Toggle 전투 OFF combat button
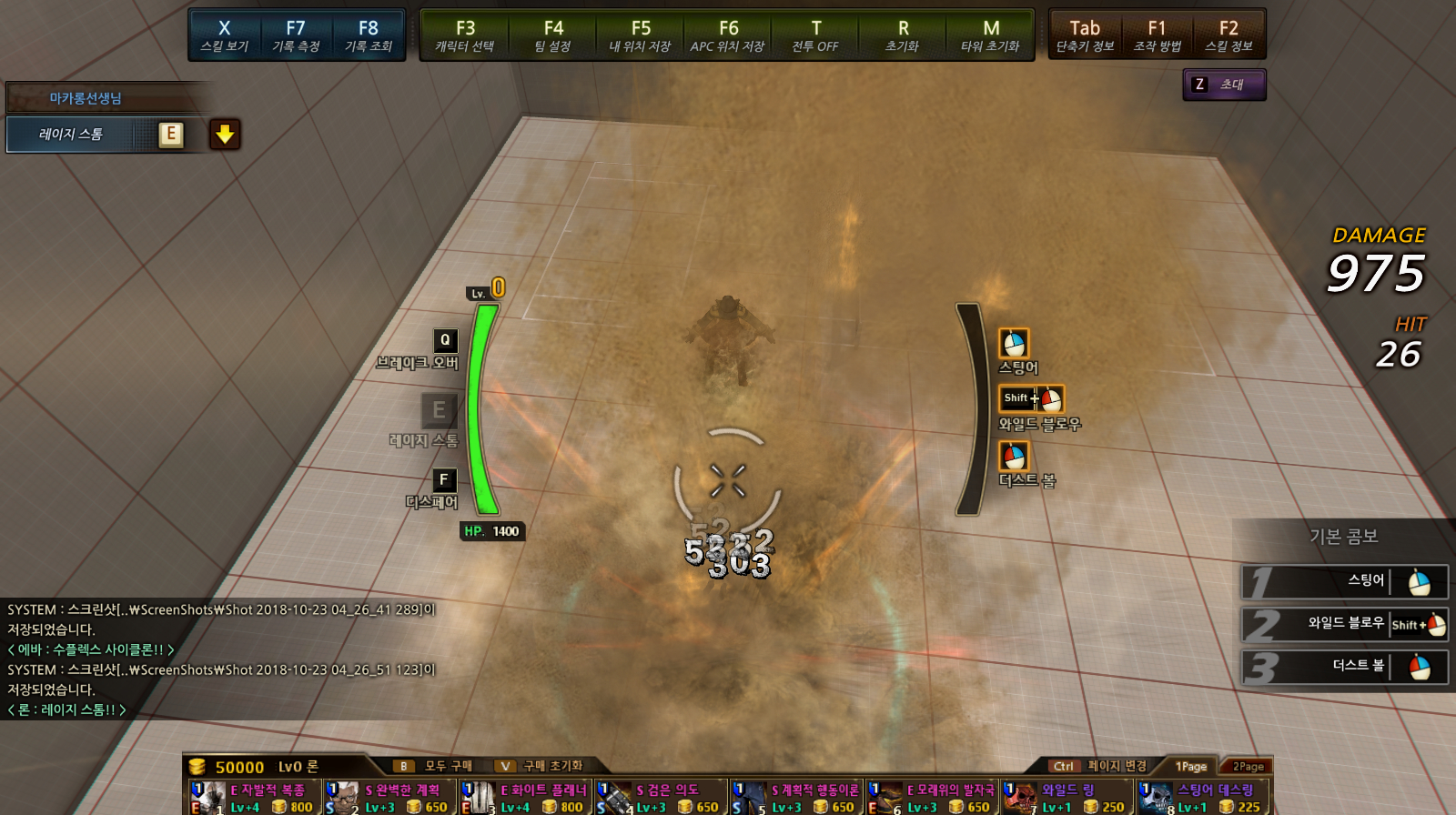The height and width of the screenshot is (815, 1456). [x=815, y=35]
